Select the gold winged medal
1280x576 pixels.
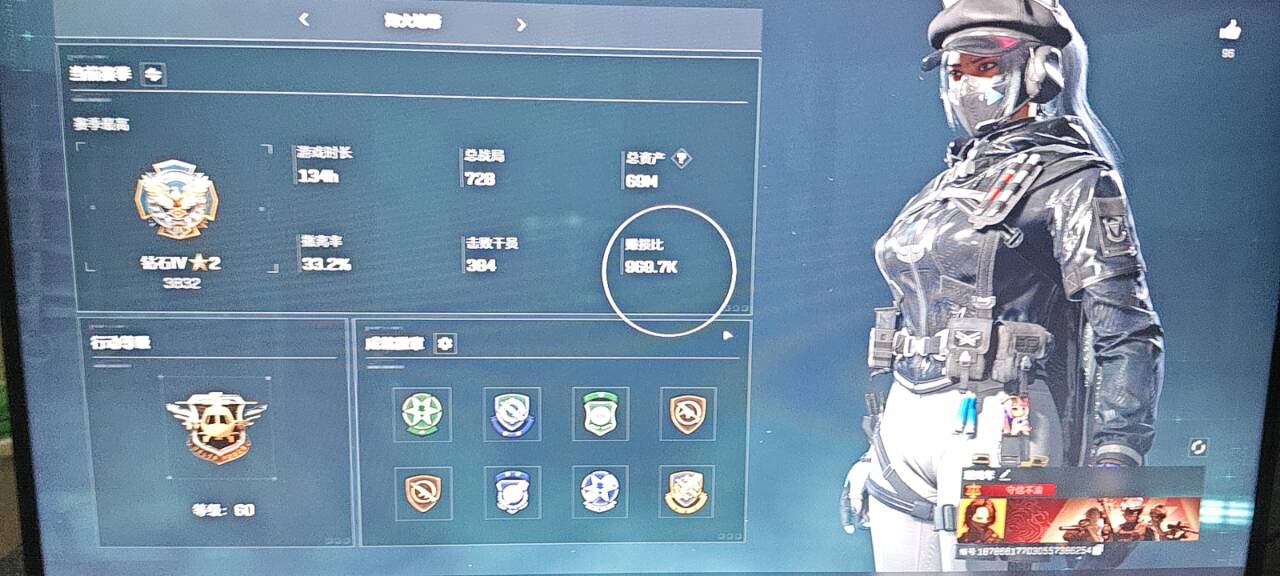[x=687, y=491]
